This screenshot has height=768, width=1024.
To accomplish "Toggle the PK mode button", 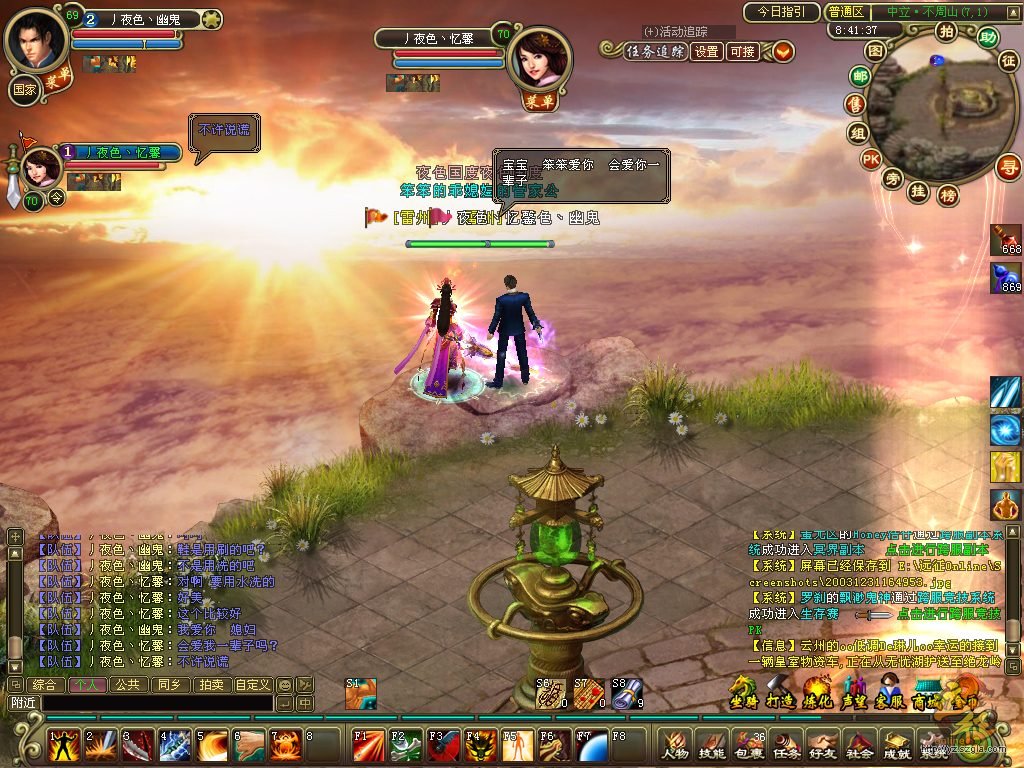I will coord(870,159).
